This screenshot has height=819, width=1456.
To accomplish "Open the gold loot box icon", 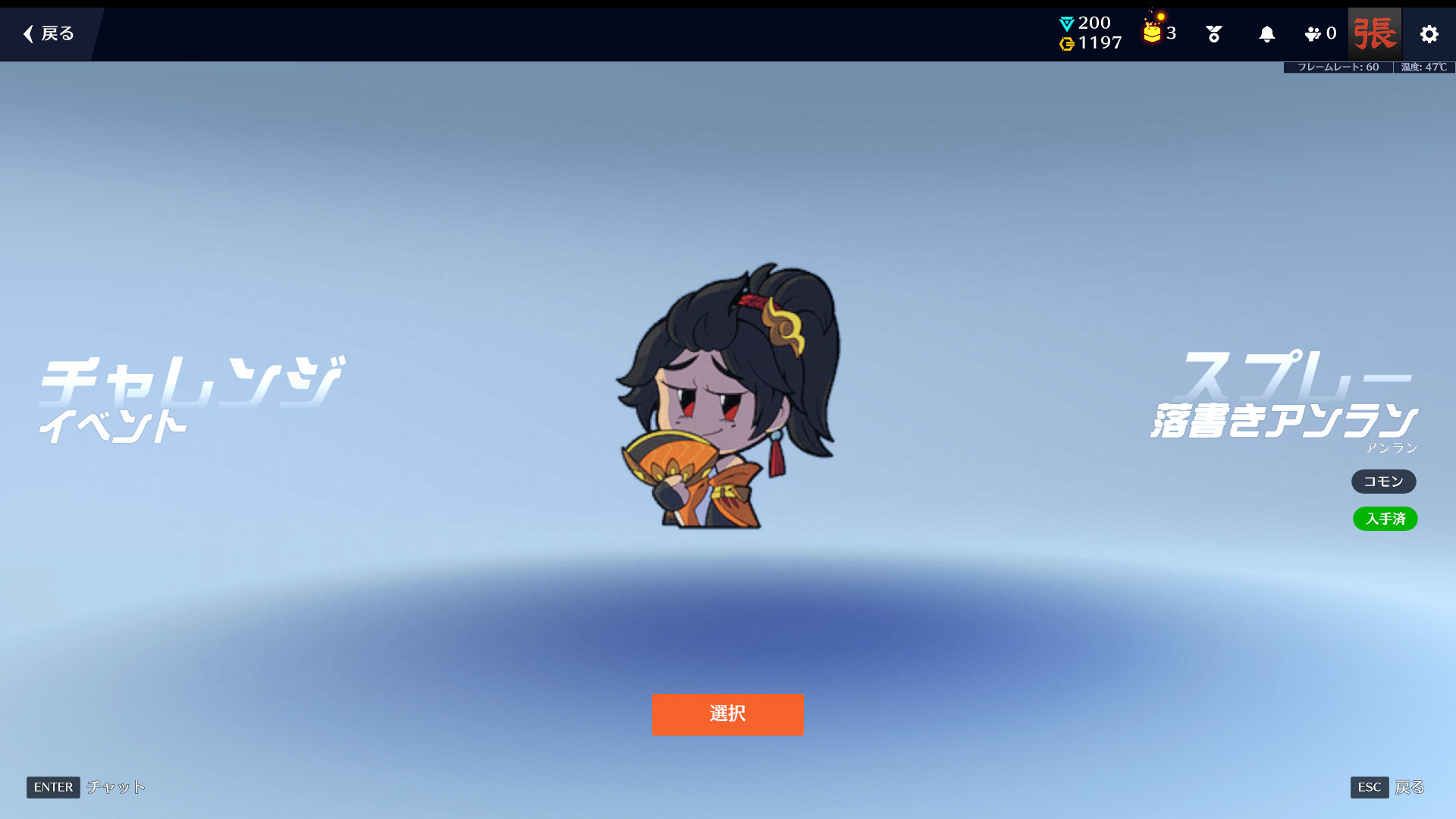I will 1153,33.
